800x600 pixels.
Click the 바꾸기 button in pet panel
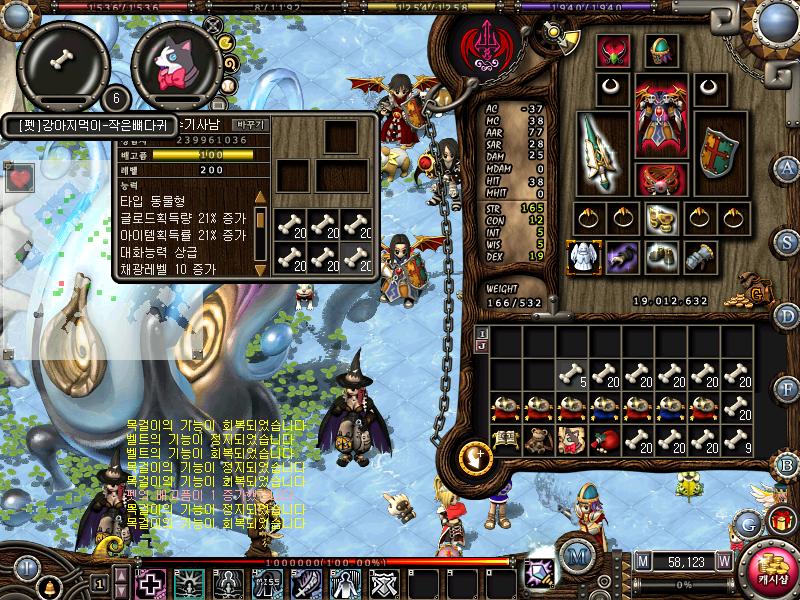250,124
